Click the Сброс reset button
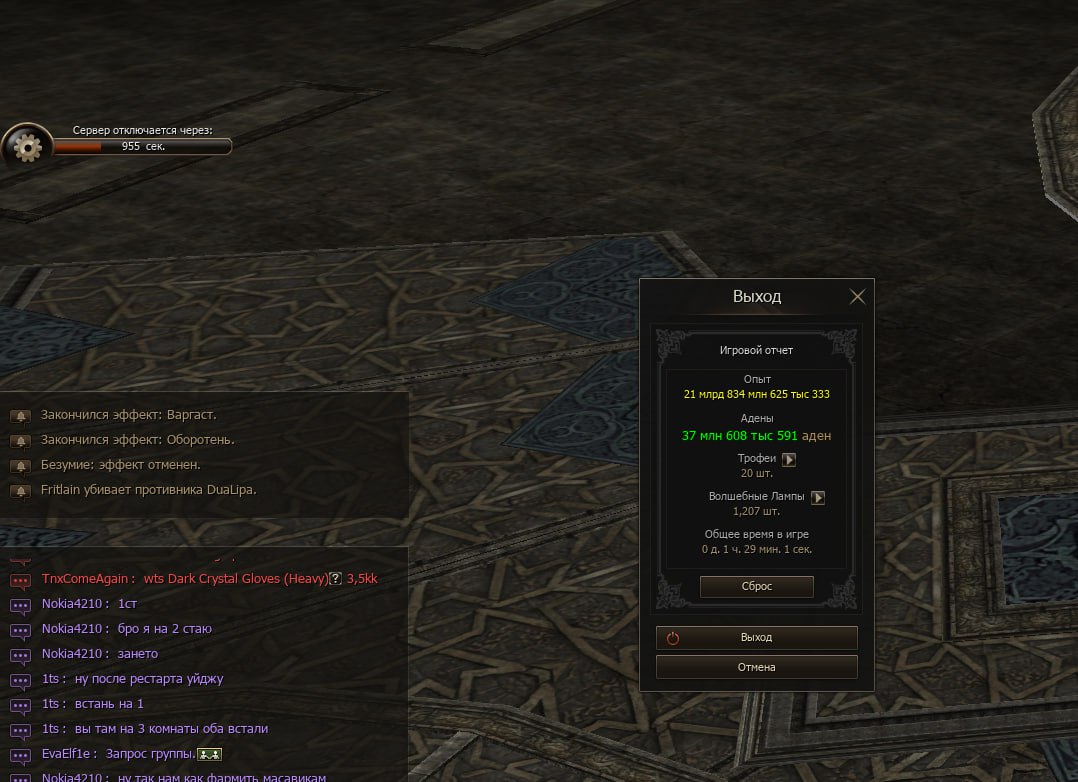Screen dimensions: 1078x782 (756, 587)
